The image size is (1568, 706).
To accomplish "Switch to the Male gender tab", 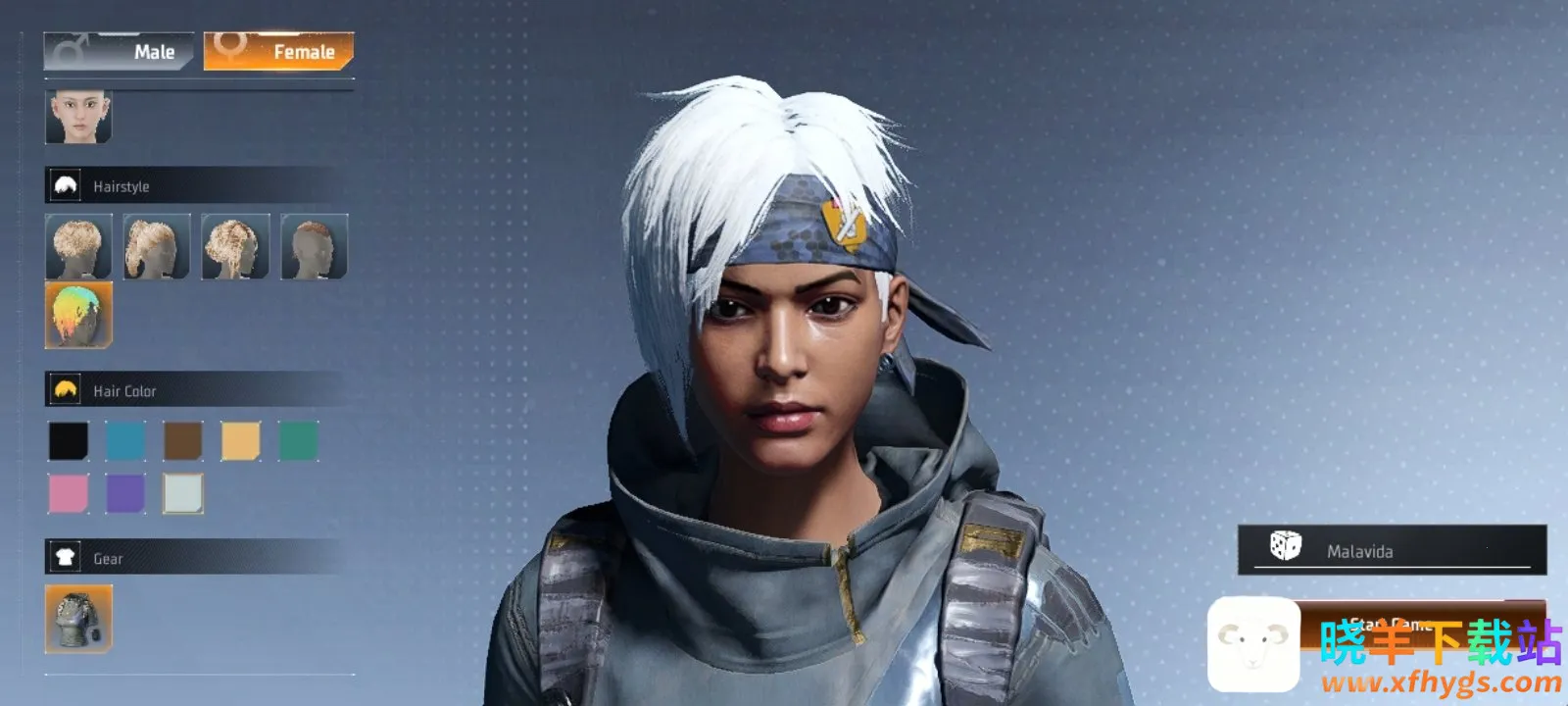I will [118, 51].
